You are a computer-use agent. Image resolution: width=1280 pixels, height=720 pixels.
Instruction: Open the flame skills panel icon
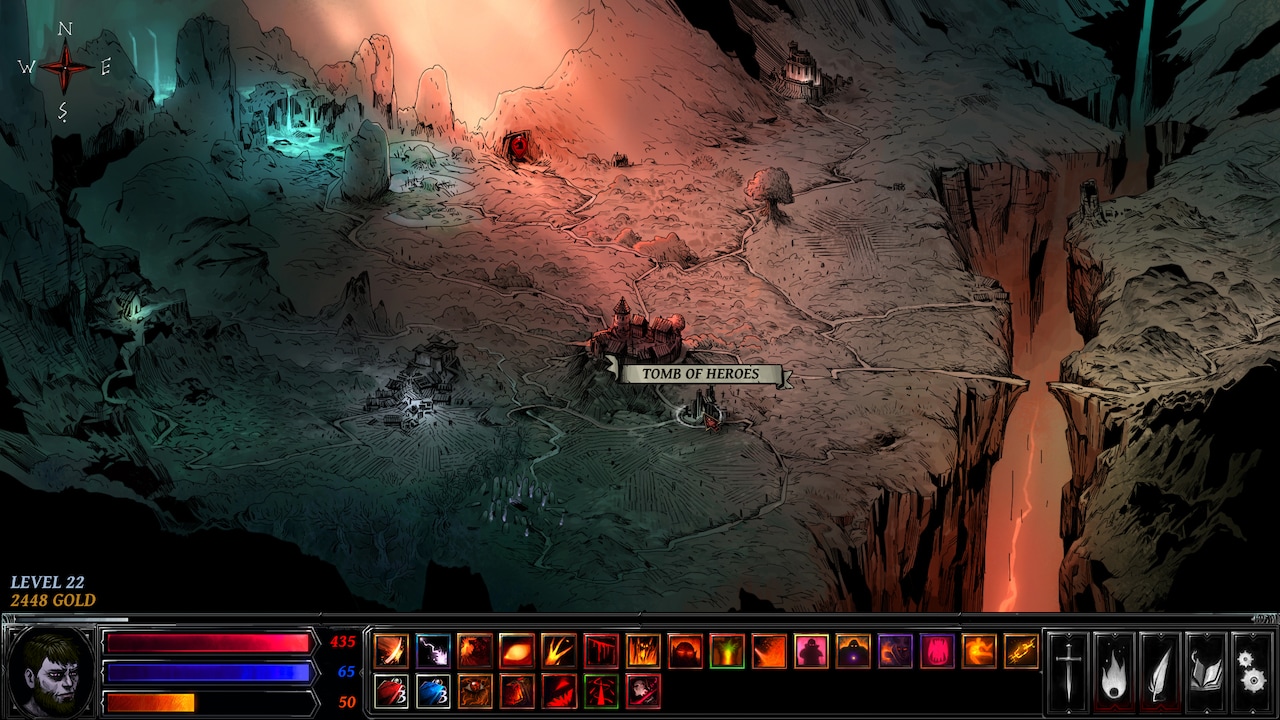click(x=1113, y=670)
